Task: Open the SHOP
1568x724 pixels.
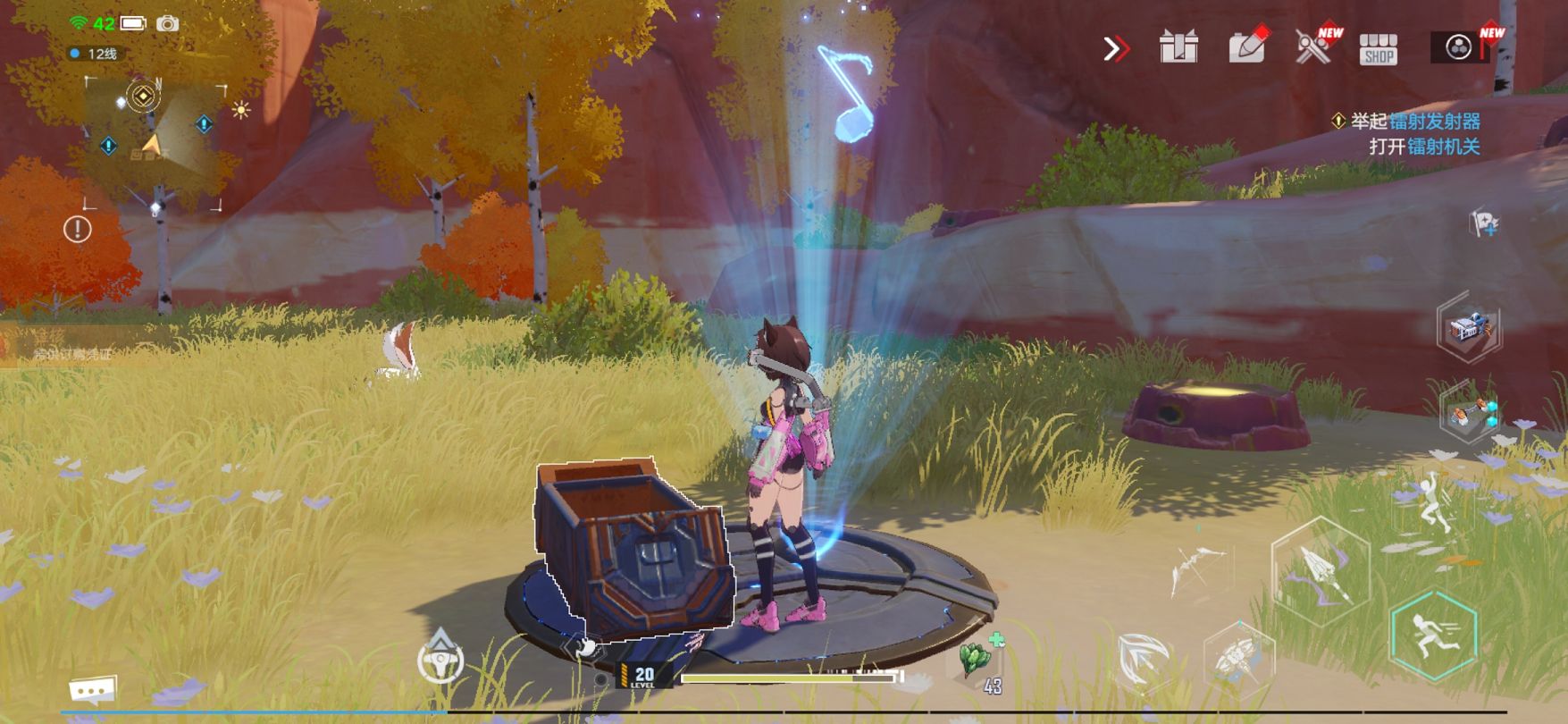Action: 1378,49
